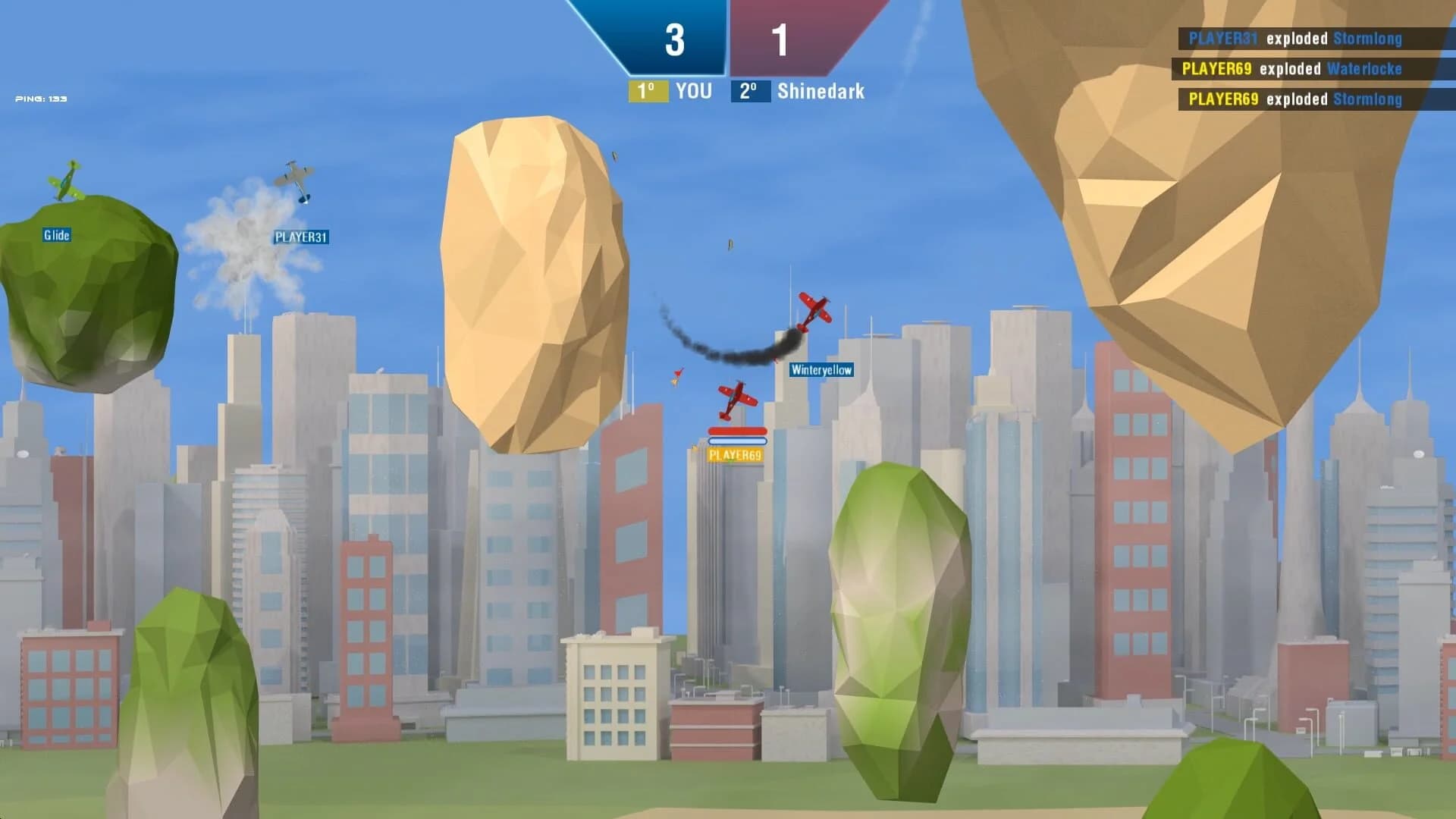Select the green plane above Glide's island
Image resolution: width=1456 pixels, height=819 pixels.
pyautogui.click(x=67, y=180)
